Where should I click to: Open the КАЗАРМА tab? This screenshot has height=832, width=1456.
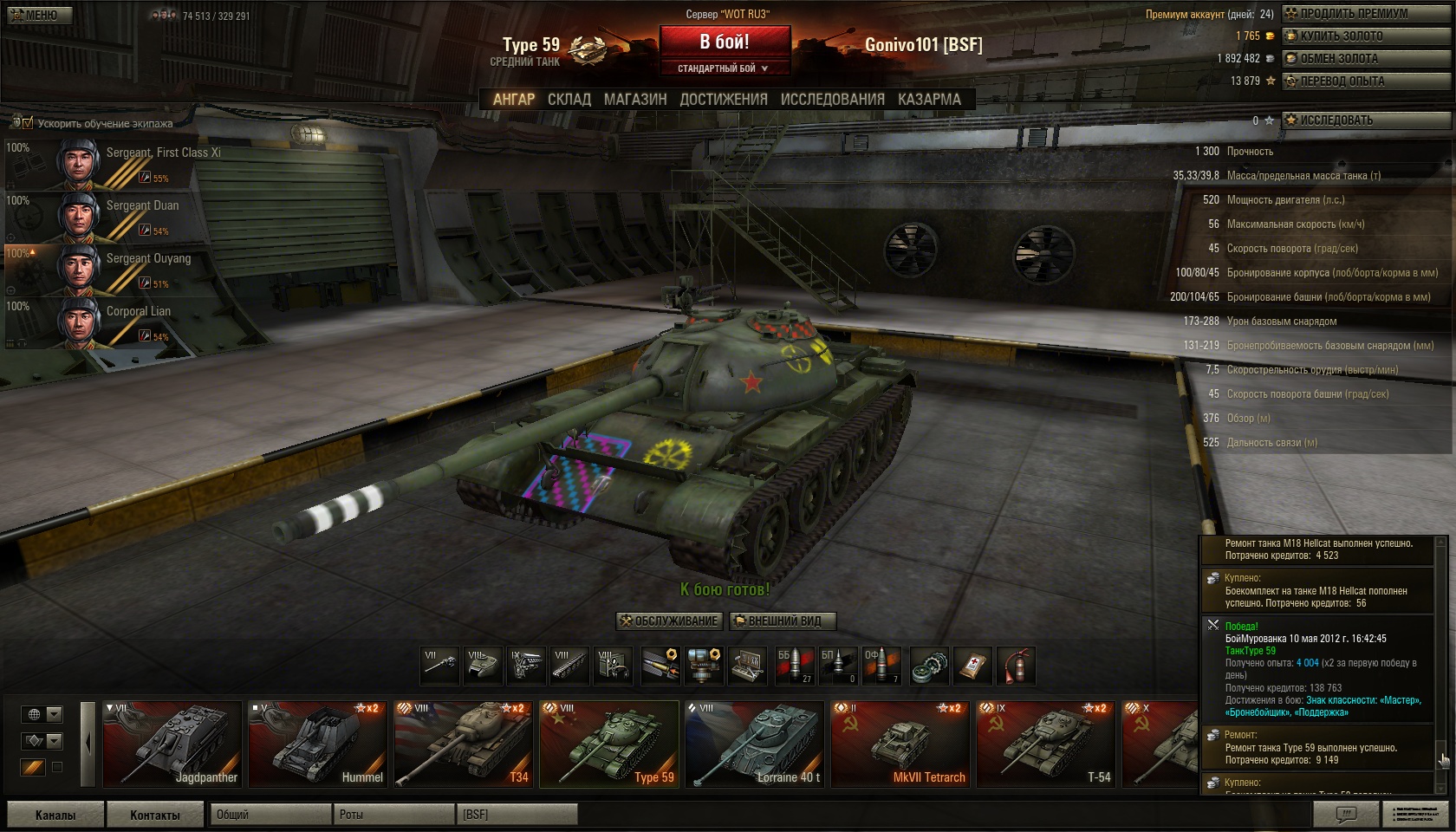tap(929, 100)
